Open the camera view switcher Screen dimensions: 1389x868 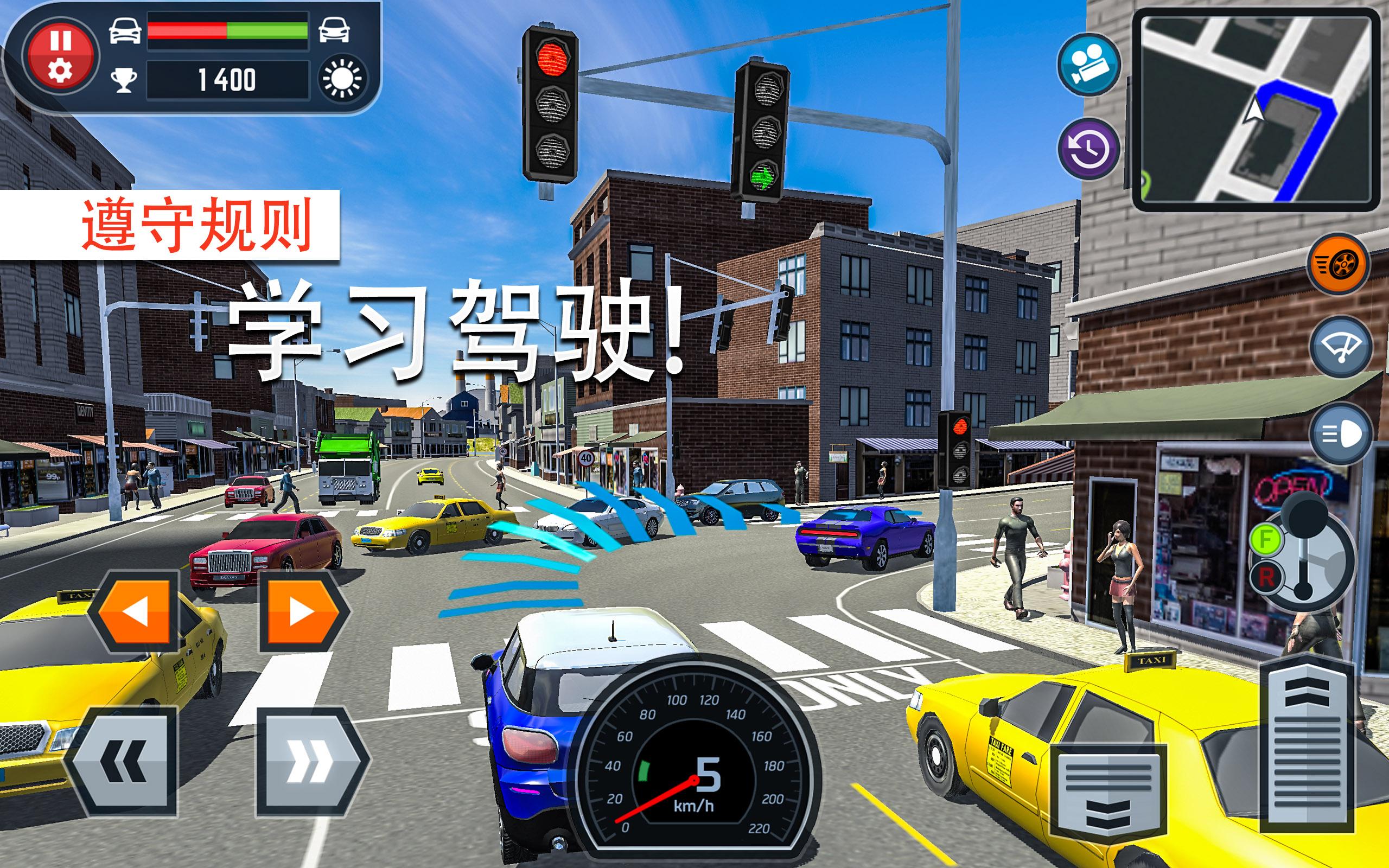coord(1090,65)
